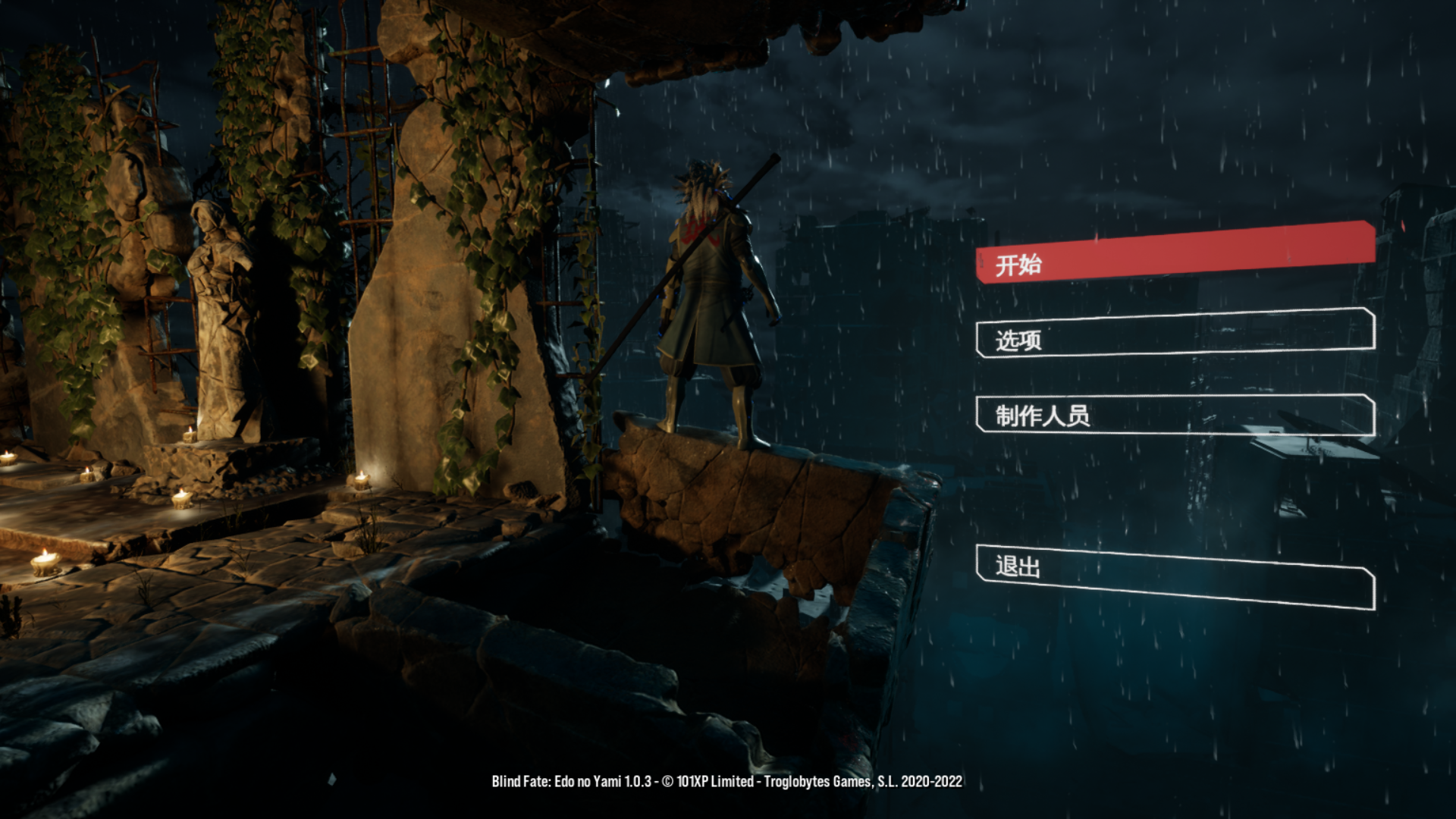Choose 退出 (Exit) to quit the game
The image size is (1456, 819).
pos(1175,576)
